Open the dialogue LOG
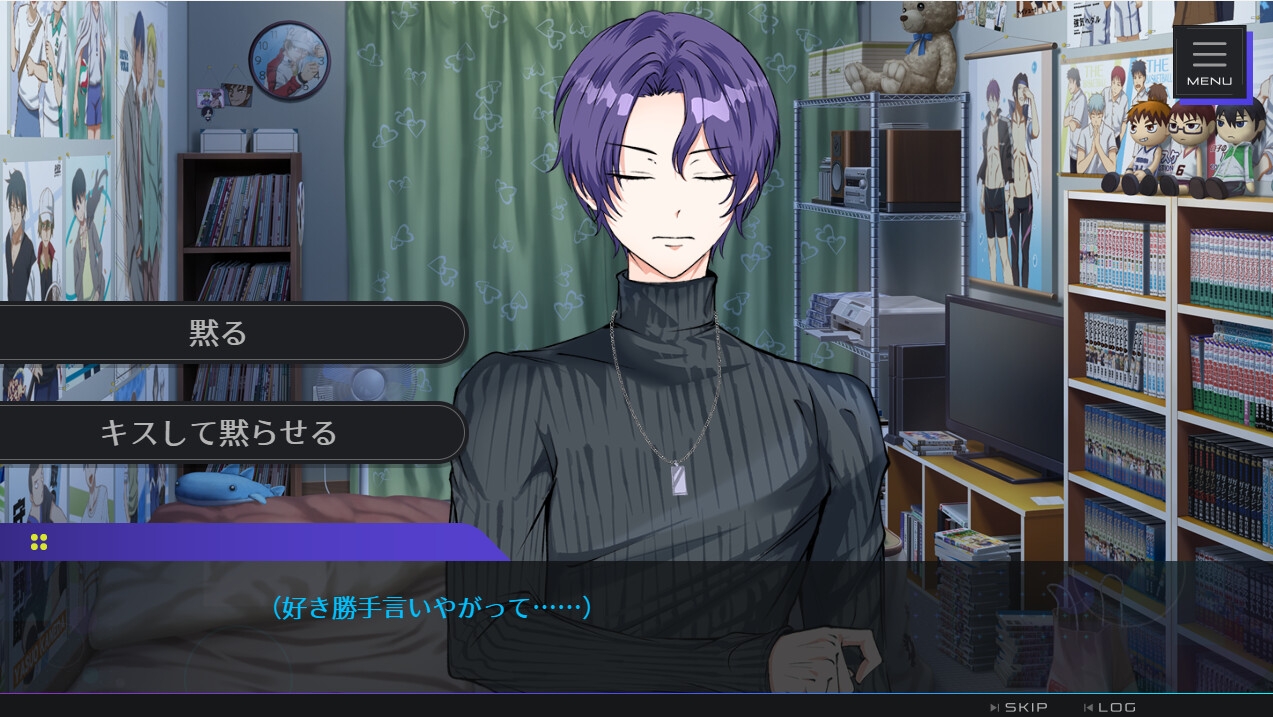 point(1111,707)
